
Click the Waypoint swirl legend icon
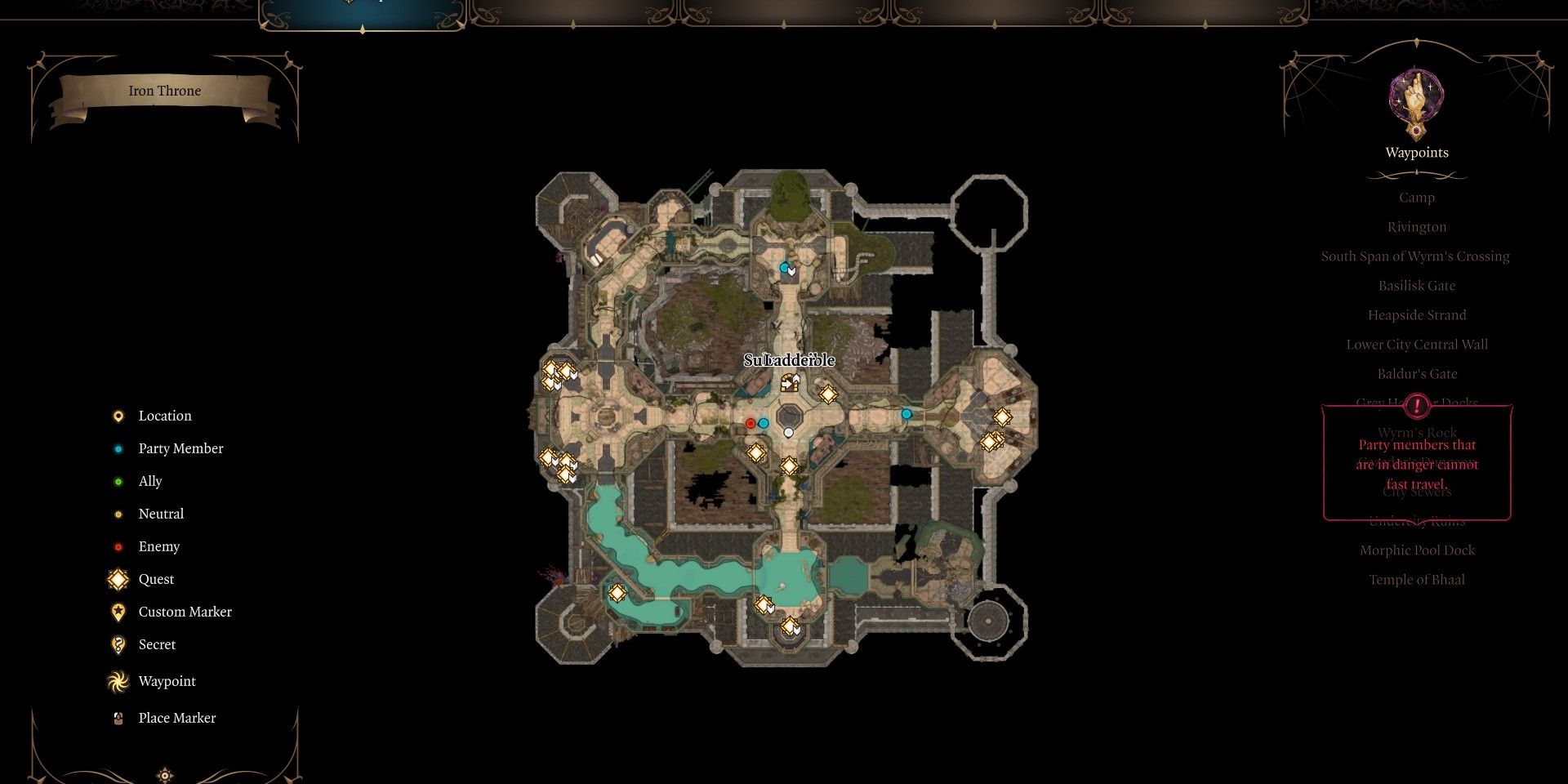pyautogui.click(x=118, y=681)
